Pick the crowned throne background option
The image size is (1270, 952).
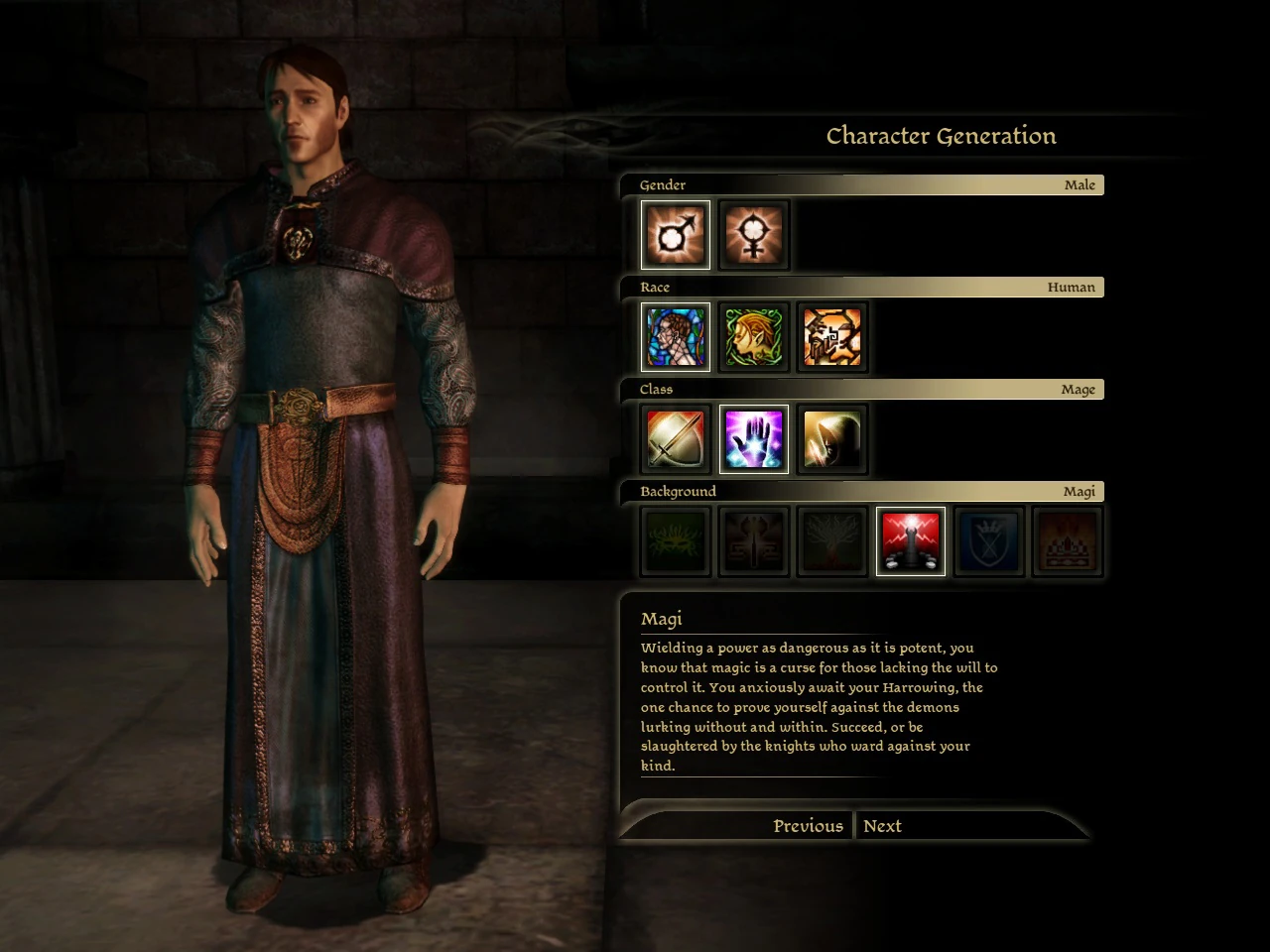(1067, 540)
